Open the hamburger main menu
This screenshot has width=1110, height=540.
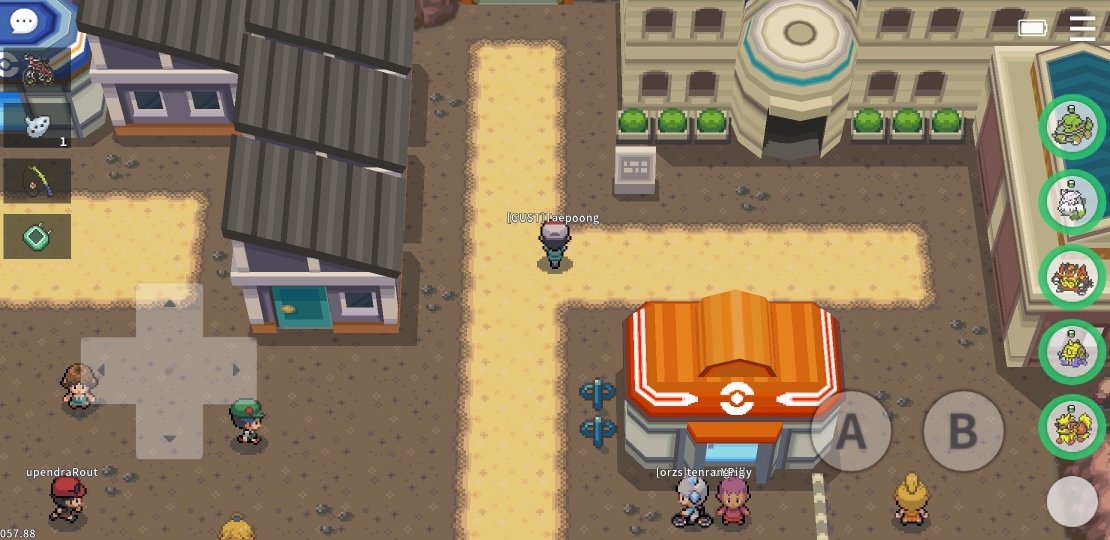[x=1082, y=28]
